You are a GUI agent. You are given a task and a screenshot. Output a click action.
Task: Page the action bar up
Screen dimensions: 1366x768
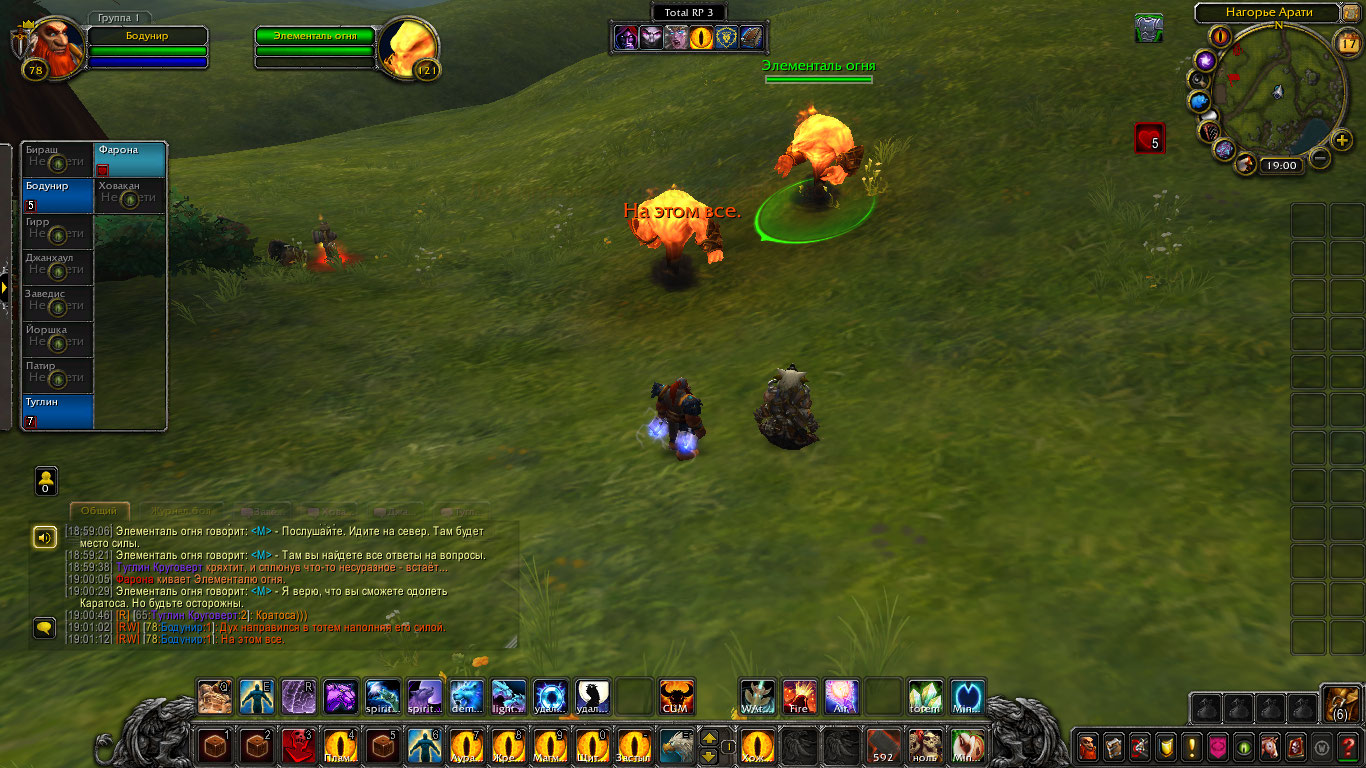pos(709,738)
